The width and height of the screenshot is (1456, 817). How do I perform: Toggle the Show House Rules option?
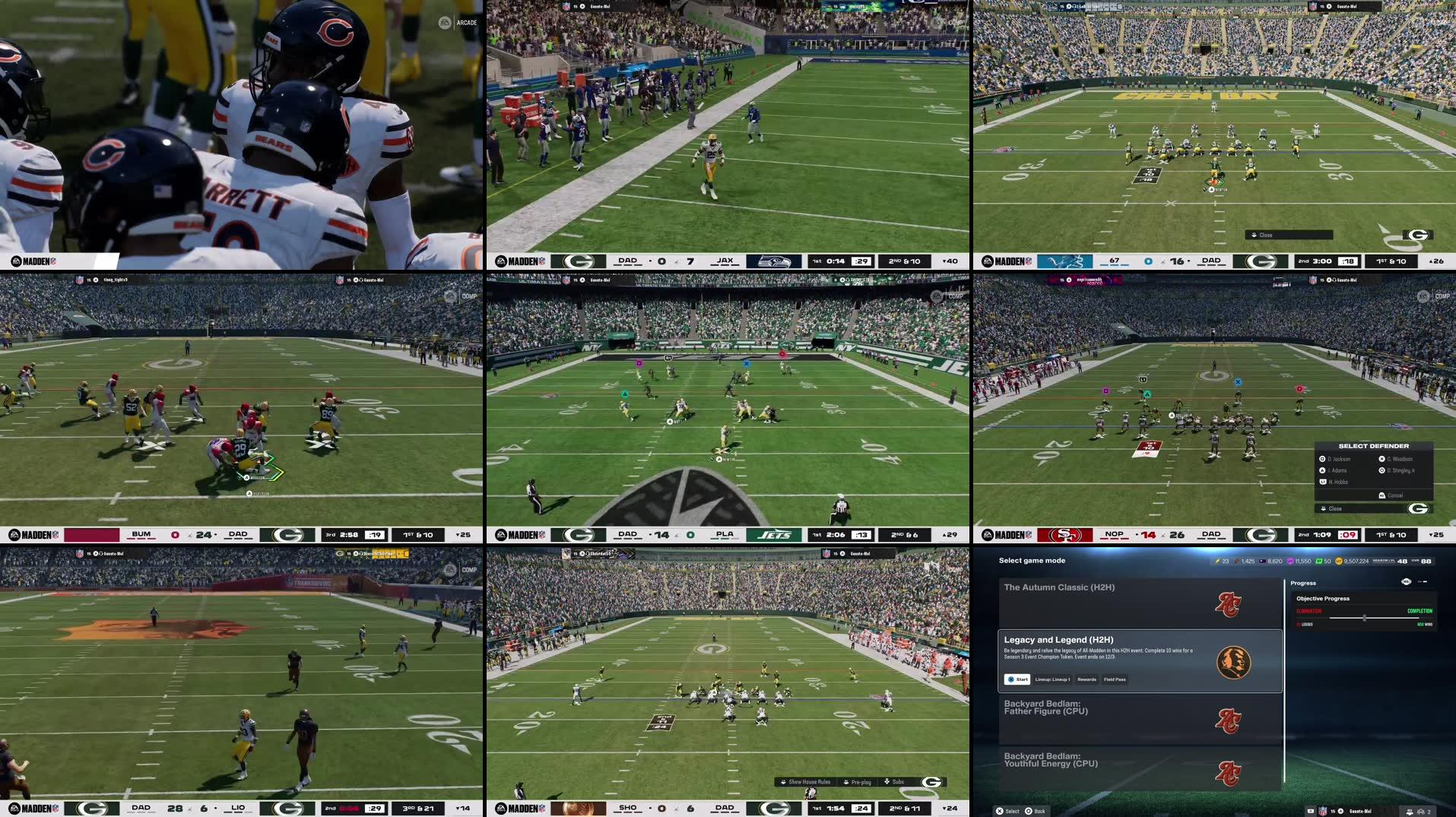(809, 782)
